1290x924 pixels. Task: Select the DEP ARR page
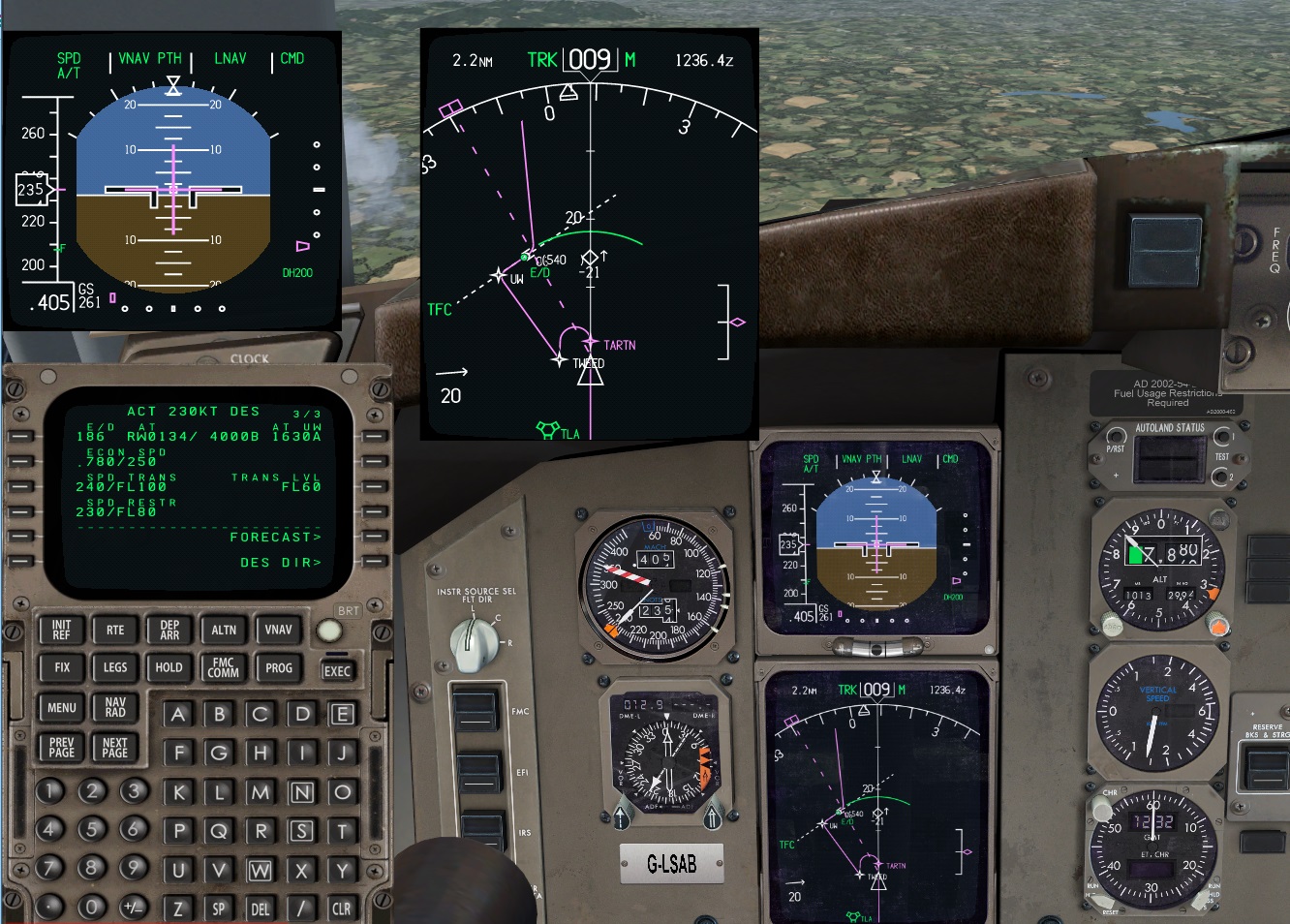click(169, 630)
